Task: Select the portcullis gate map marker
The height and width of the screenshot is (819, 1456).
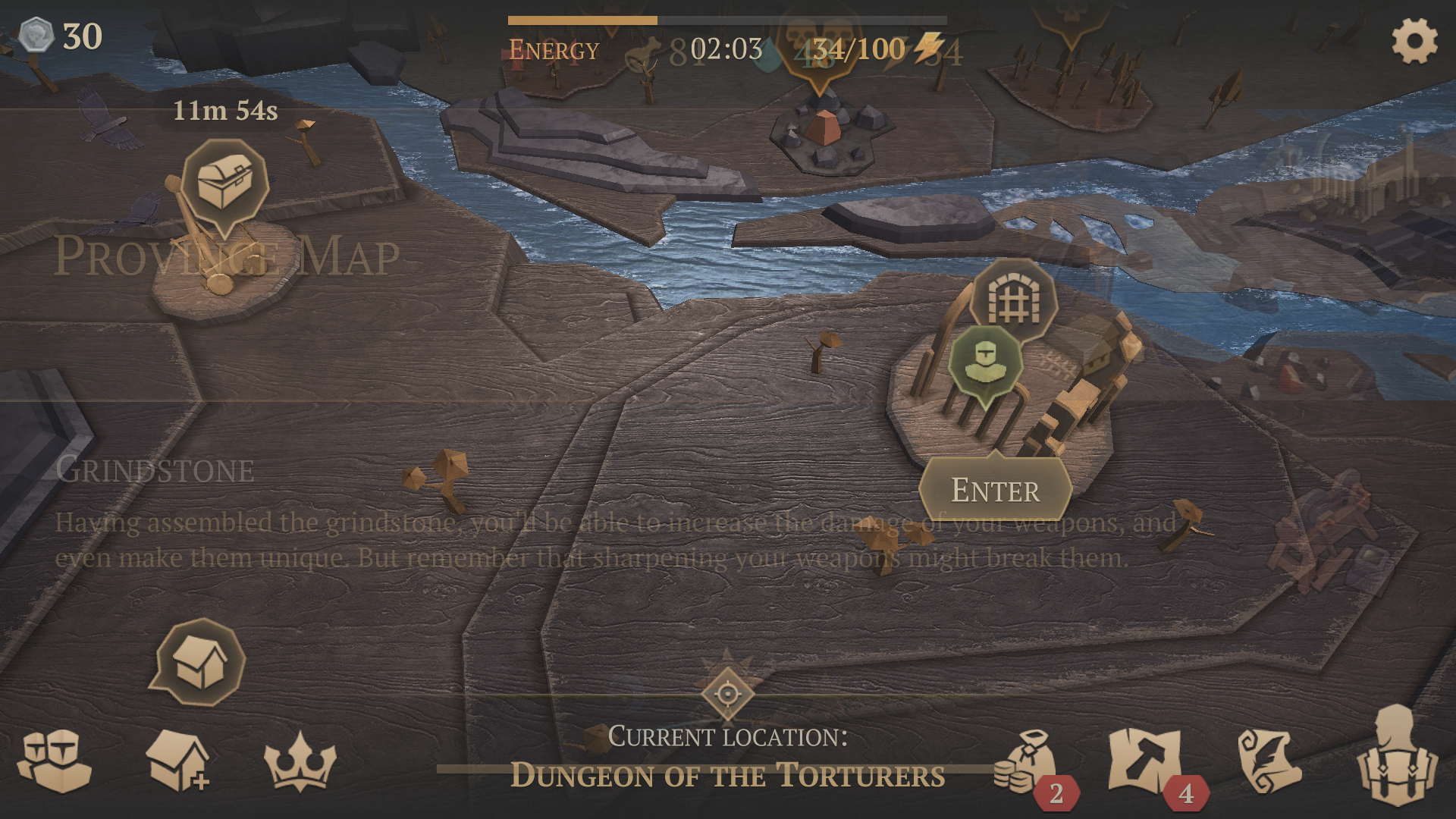Action: click(x=1015, y=301)
